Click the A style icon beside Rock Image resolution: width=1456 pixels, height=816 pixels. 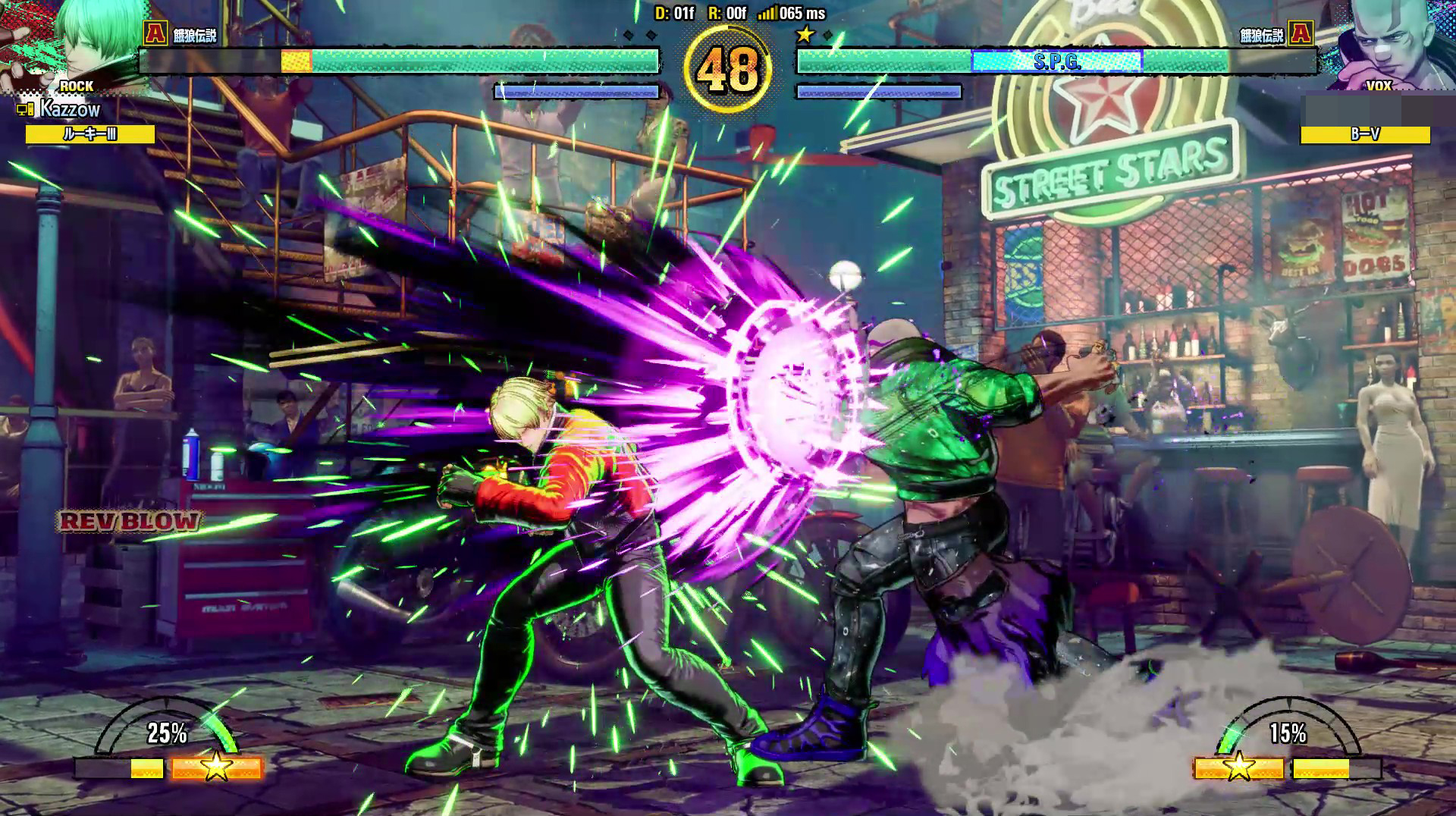[155, 33]
